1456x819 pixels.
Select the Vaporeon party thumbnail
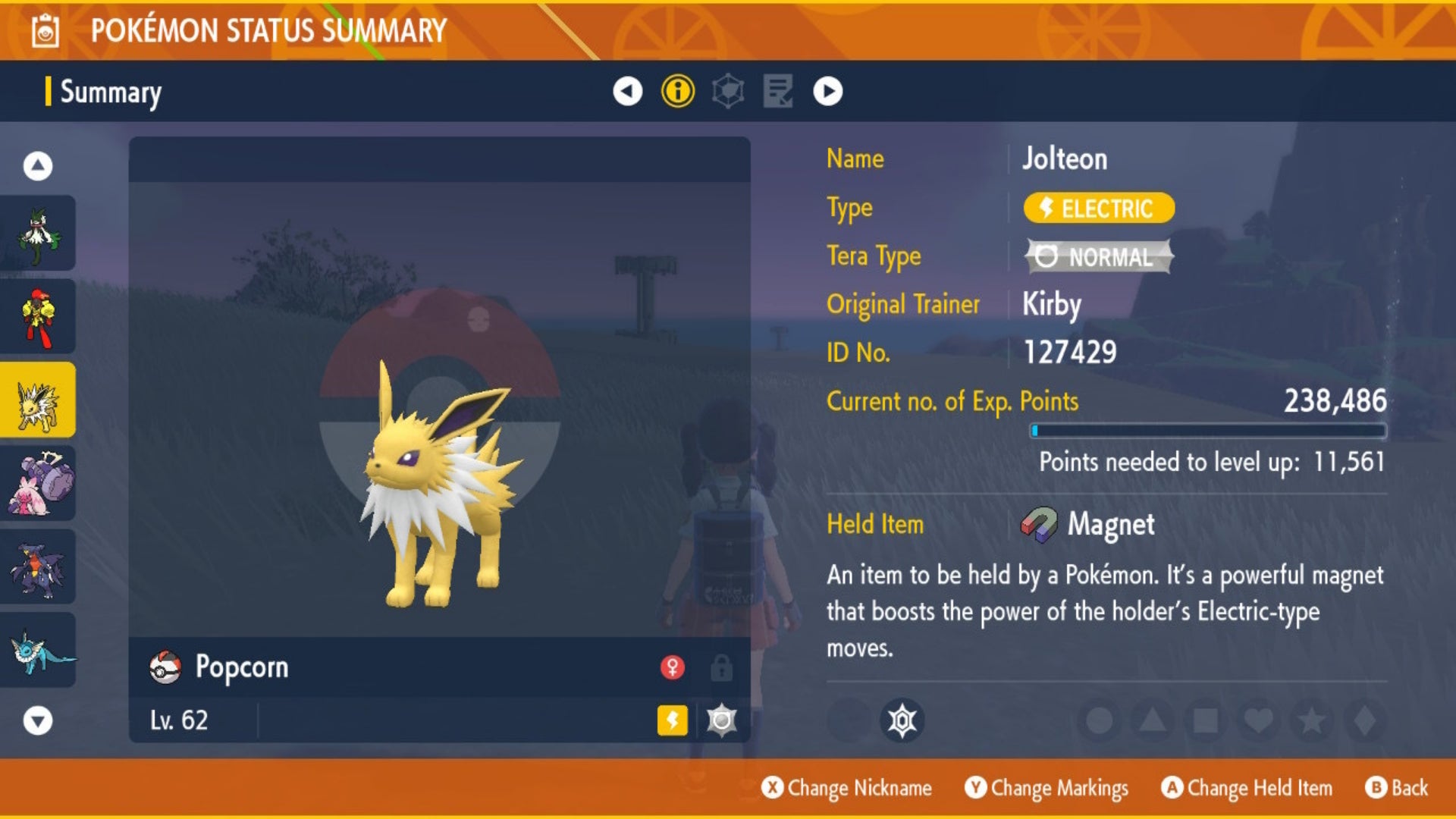[x=39, y=648]
